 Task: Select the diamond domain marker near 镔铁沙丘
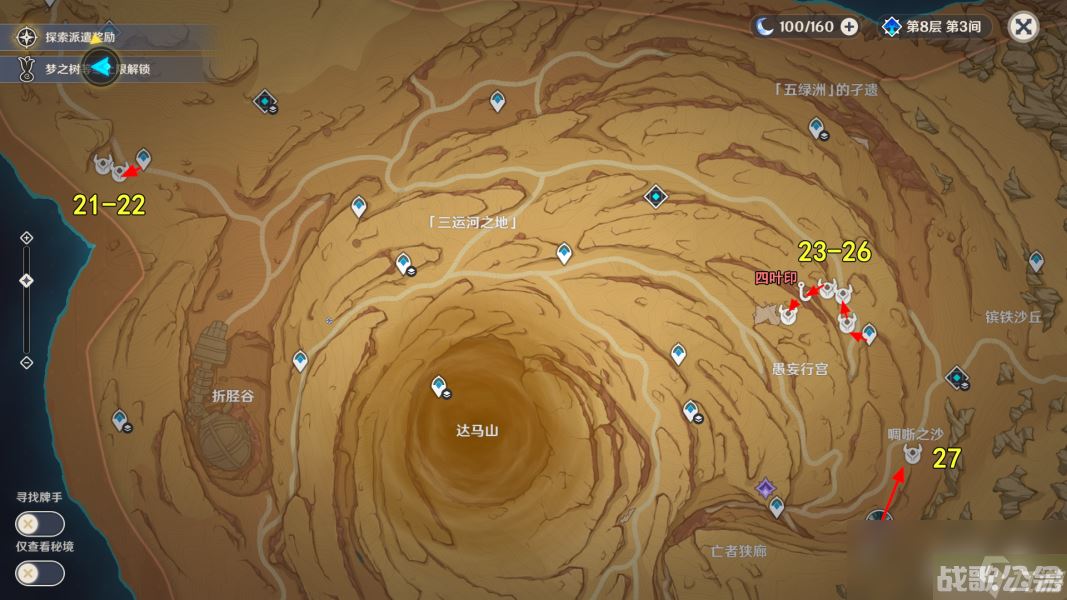[x=957, y=378]
